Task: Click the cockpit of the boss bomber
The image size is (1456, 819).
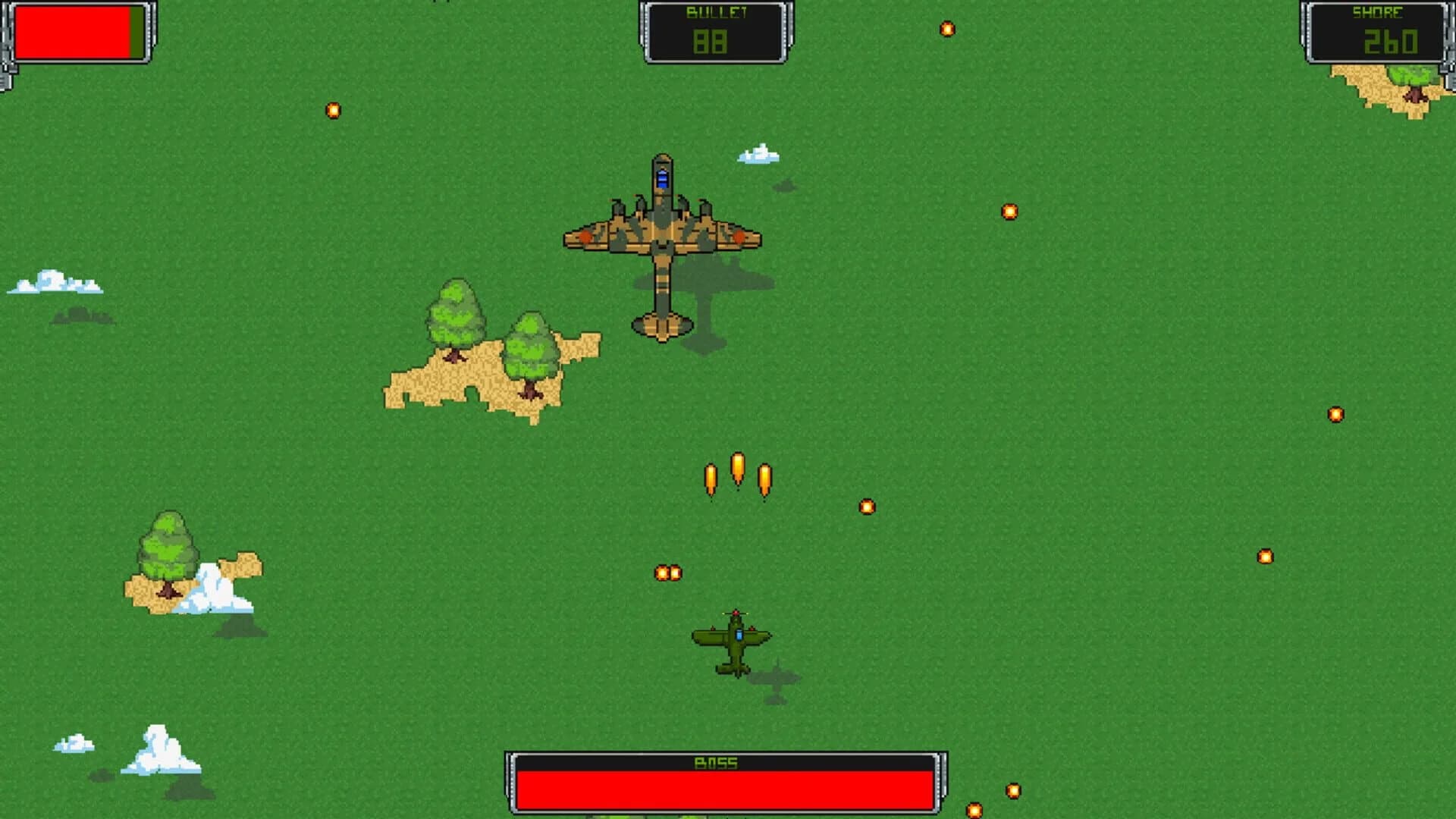Action: pos(661,179)
